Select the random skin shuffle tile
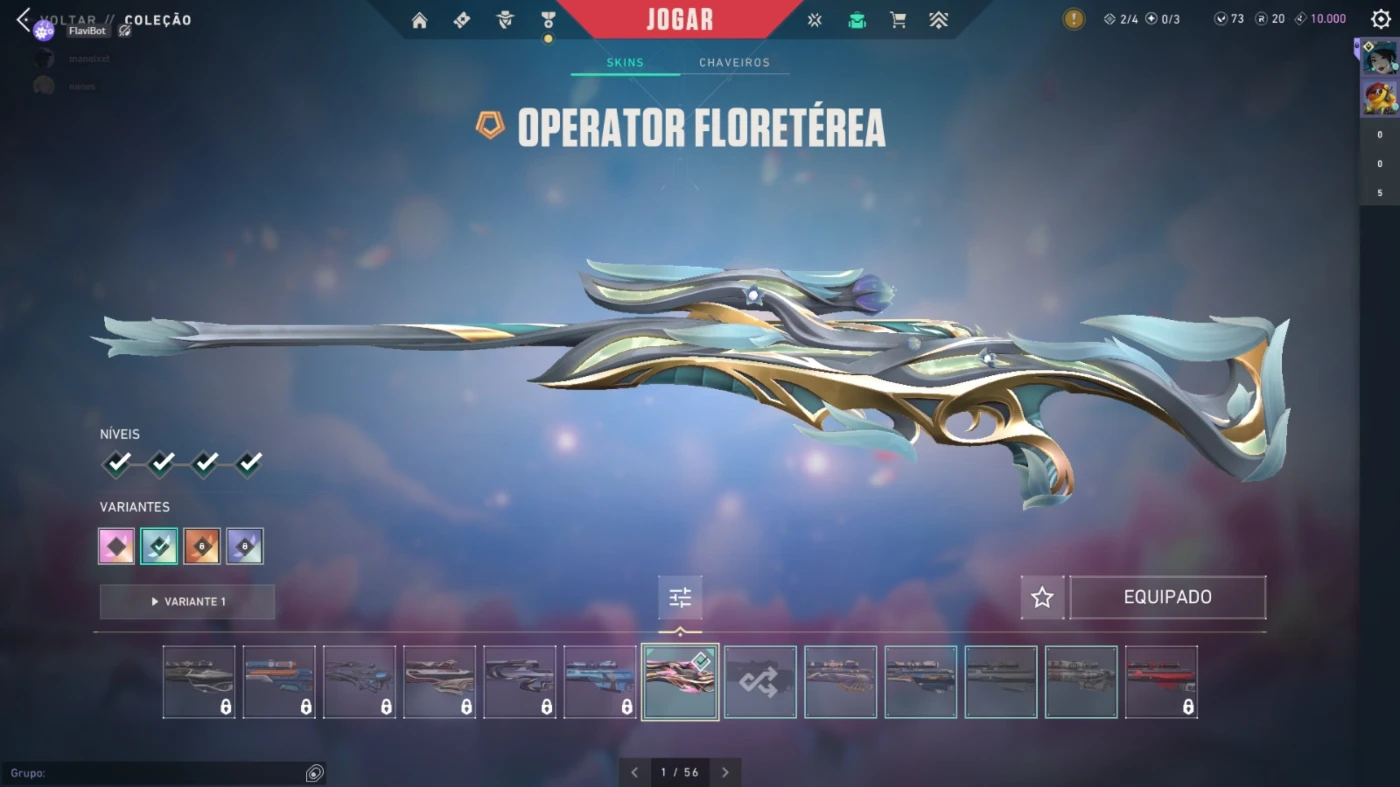1400x787 pixels. [x=760, y=682]
